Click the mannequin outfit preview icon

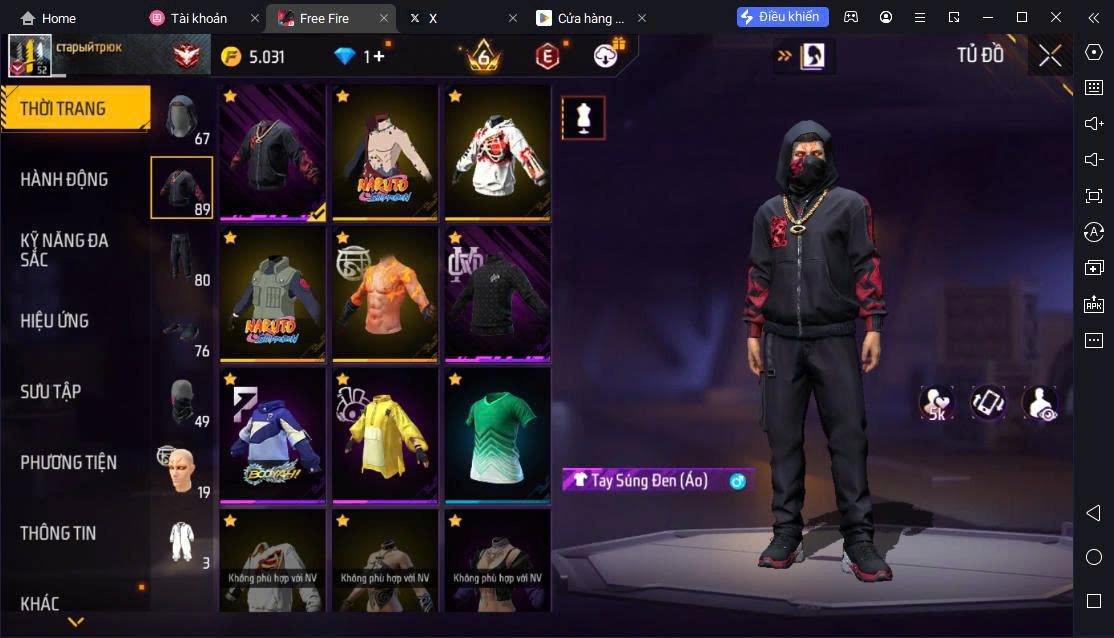coord(582,119)
